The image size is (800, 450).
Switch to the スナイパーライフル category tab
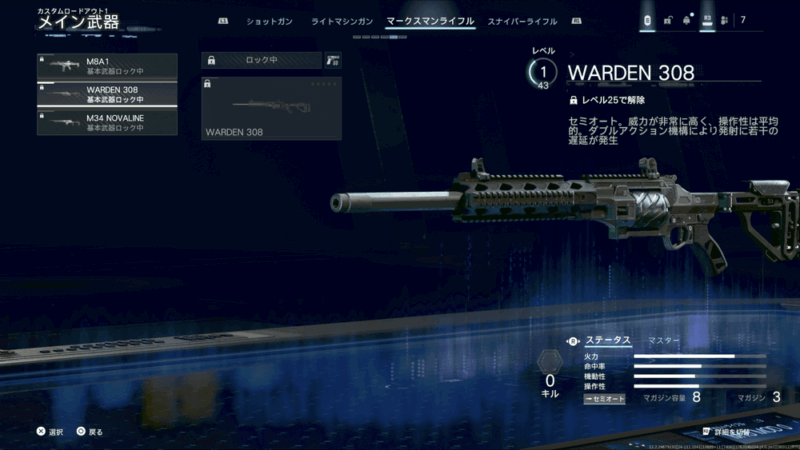[523, 21]
